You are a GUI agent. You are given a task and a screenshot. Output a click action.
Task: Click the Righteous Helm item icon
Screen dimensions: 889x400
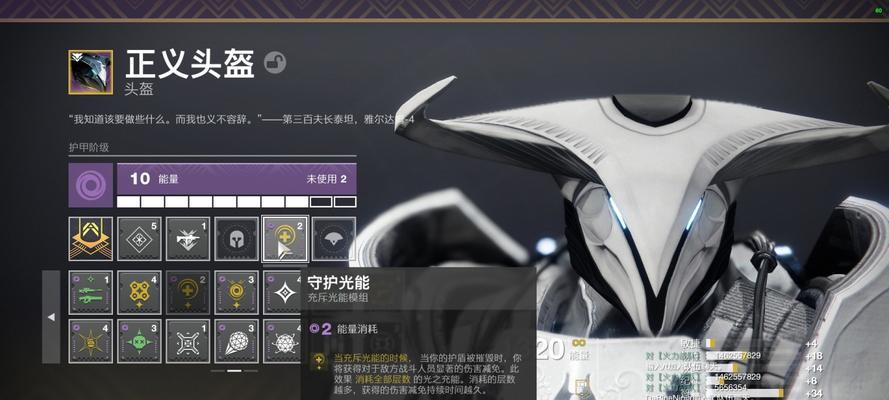pyautogui.click(x=90, y=72)
